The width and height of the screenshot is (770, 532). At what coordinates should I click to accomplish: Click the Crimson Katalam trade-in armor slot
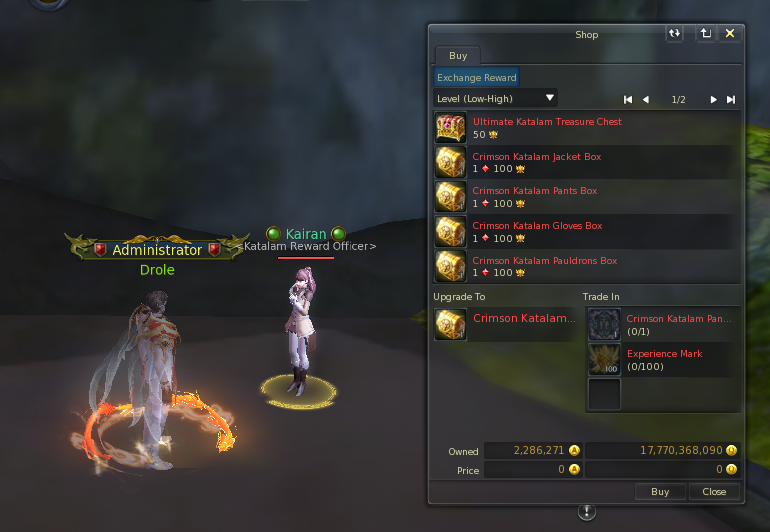tap(604, 324)
